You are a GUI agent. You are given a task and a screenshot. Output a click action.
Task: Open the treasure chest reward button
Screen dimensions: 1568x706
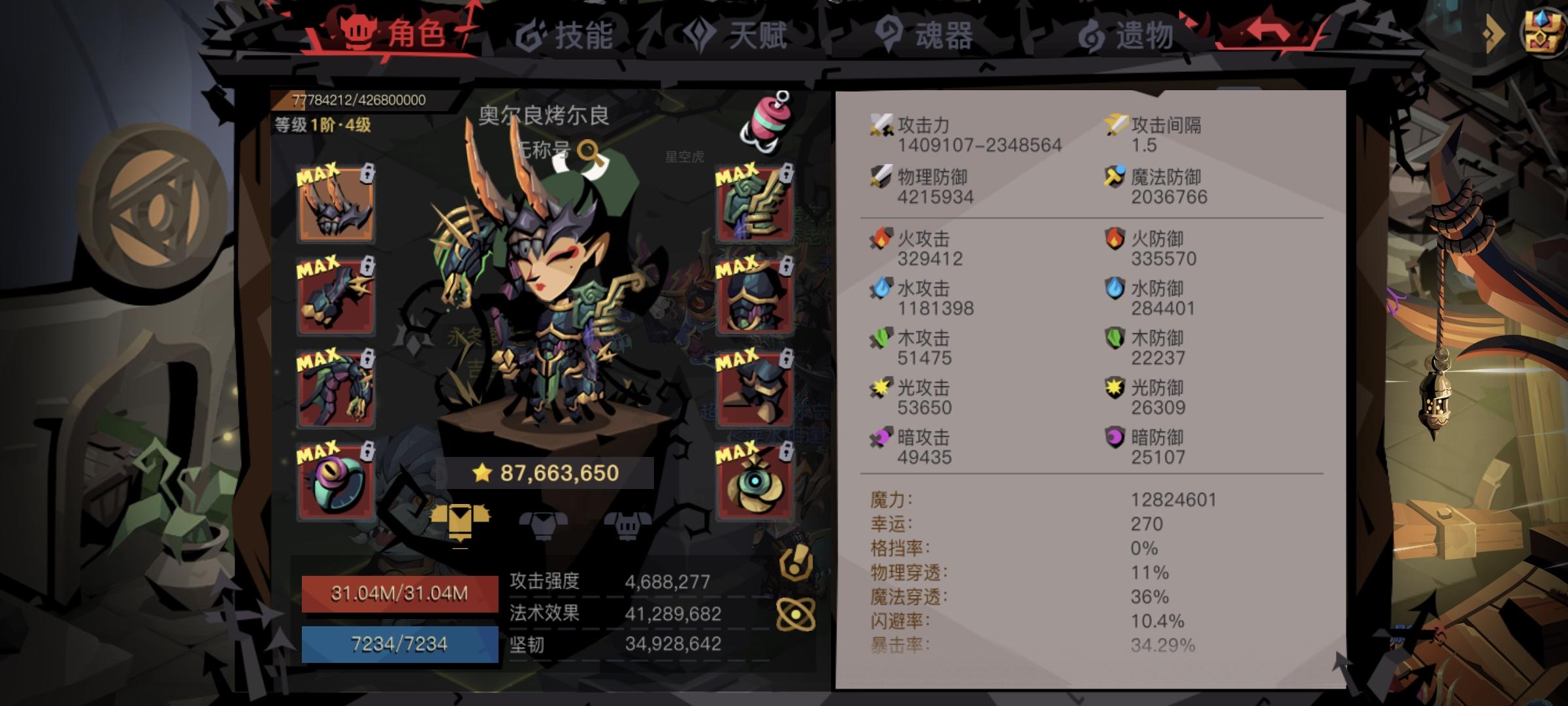[x=1542, y=33]
